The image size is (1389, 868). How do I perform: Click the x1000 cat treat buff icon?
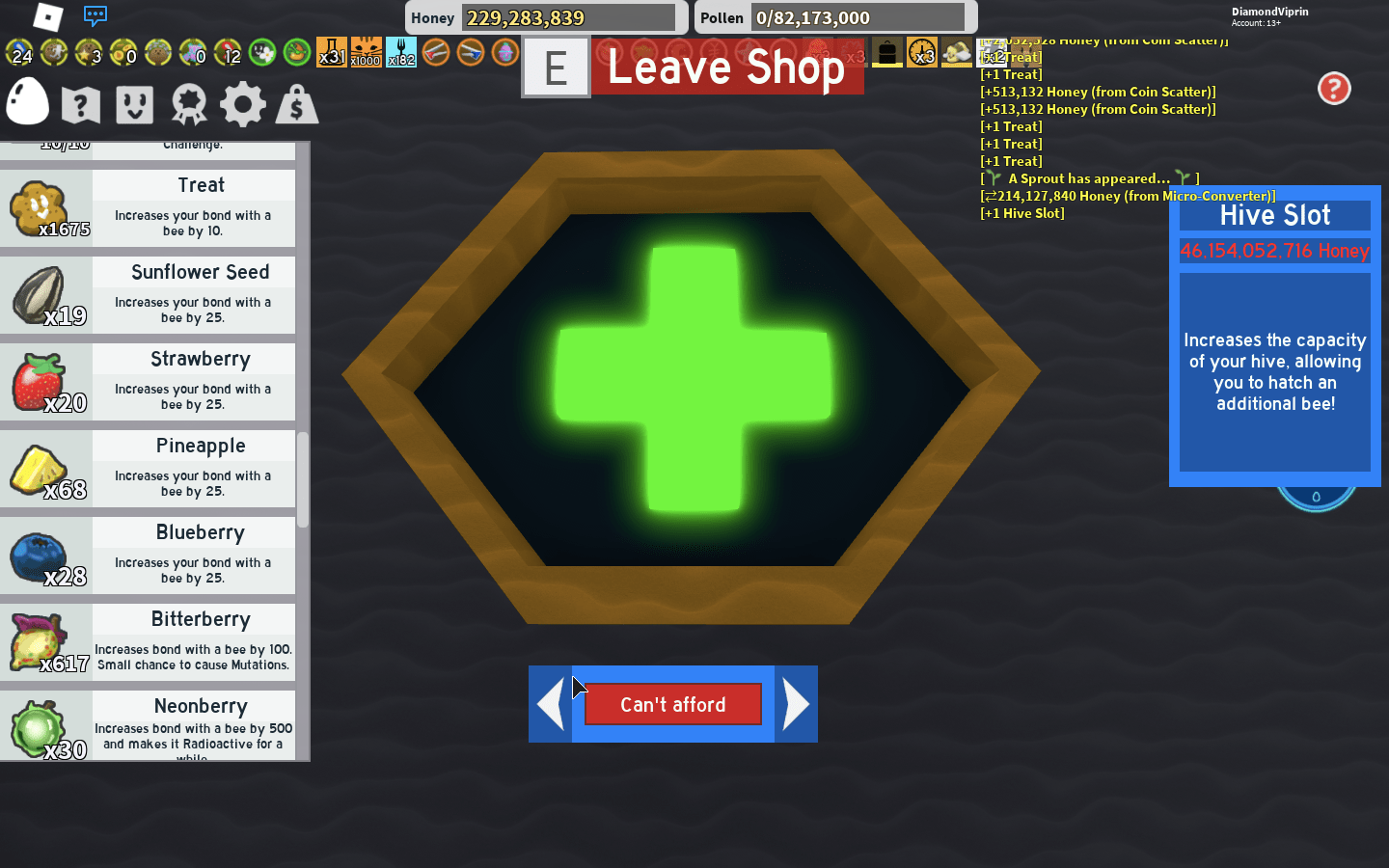[x=366, y=53]
